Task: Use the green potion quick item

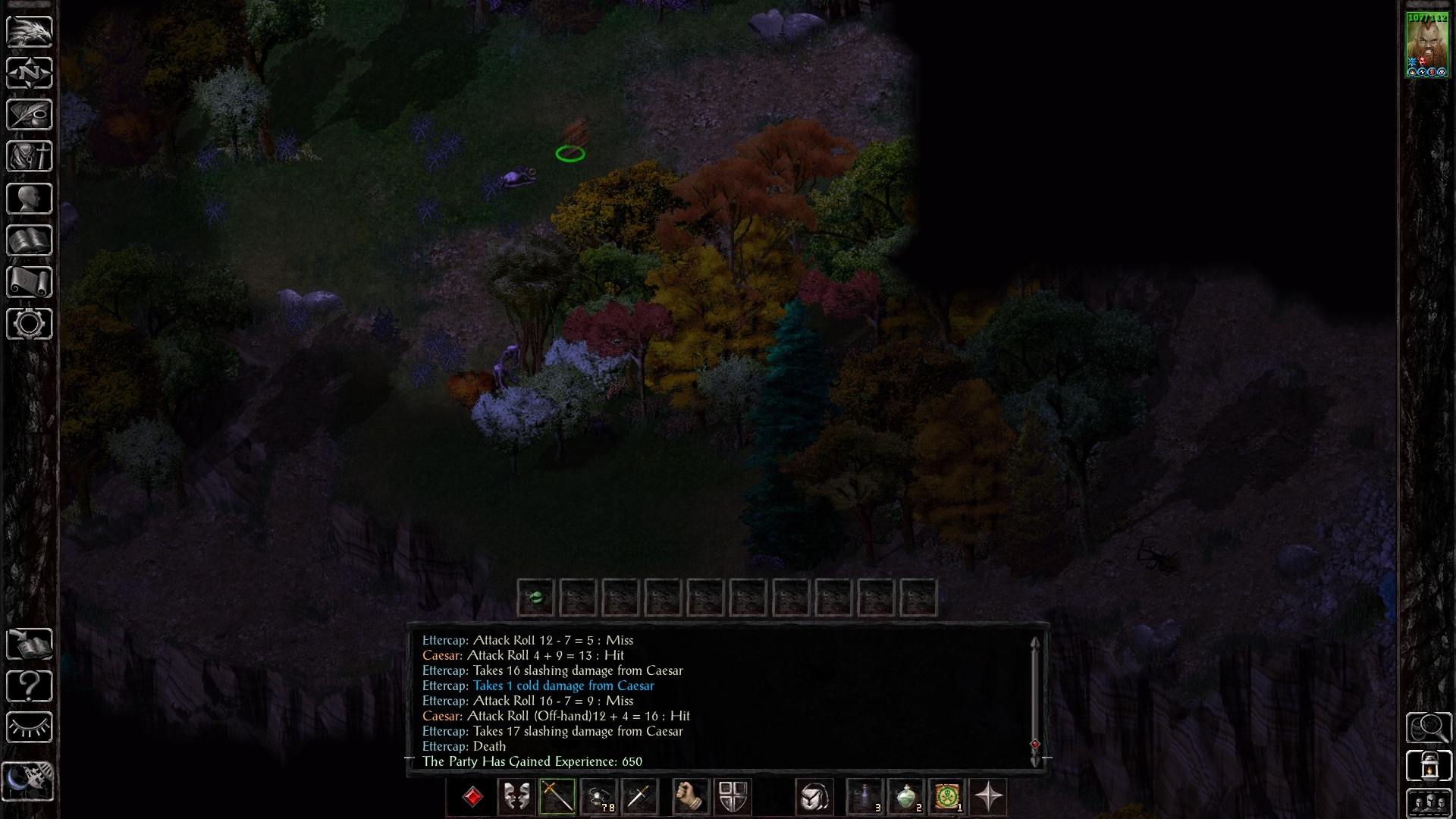Action: click(906, 797)
